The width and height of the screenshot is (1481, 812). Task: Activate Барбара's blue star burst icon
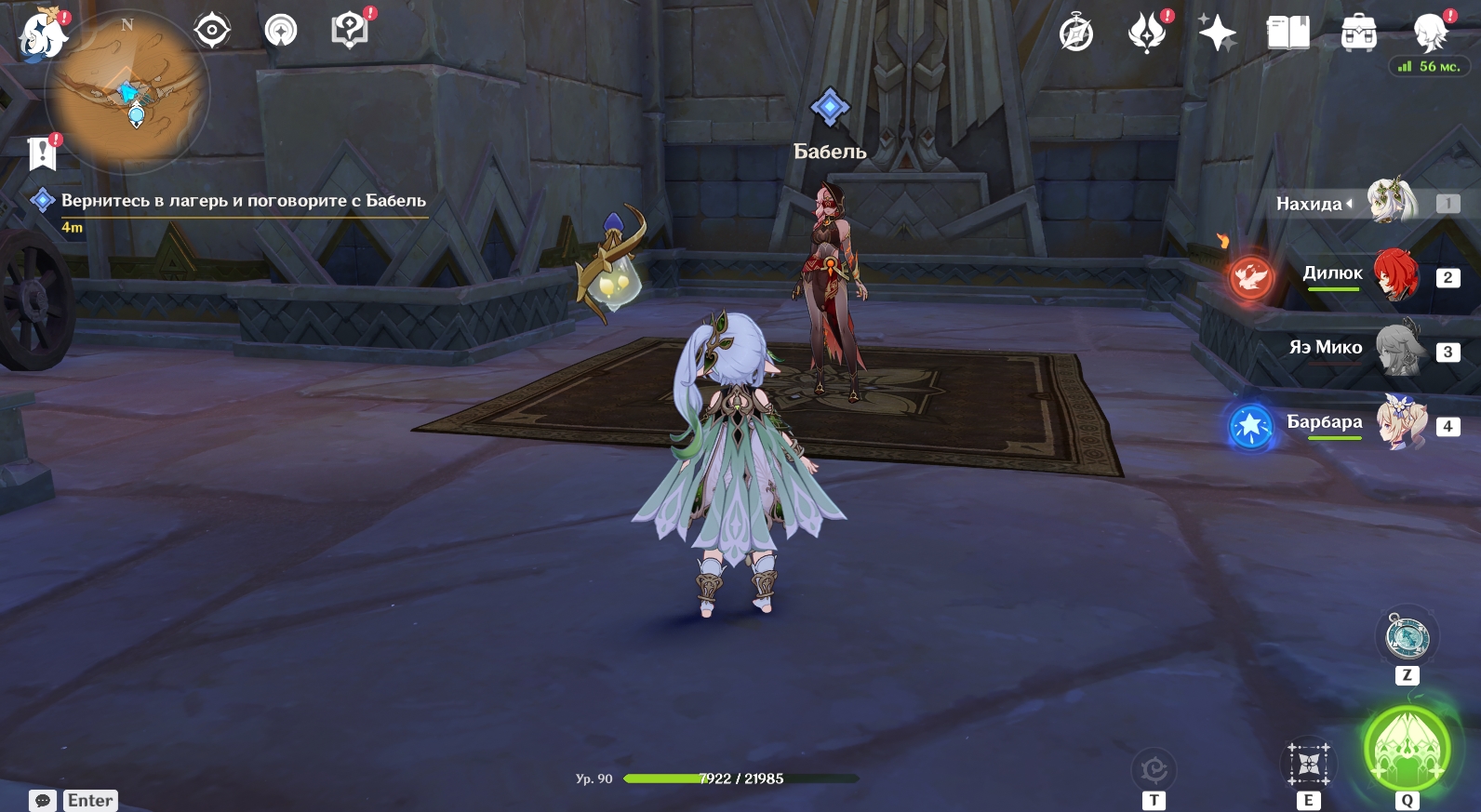pyautogui.click(x=1250, y=426)
